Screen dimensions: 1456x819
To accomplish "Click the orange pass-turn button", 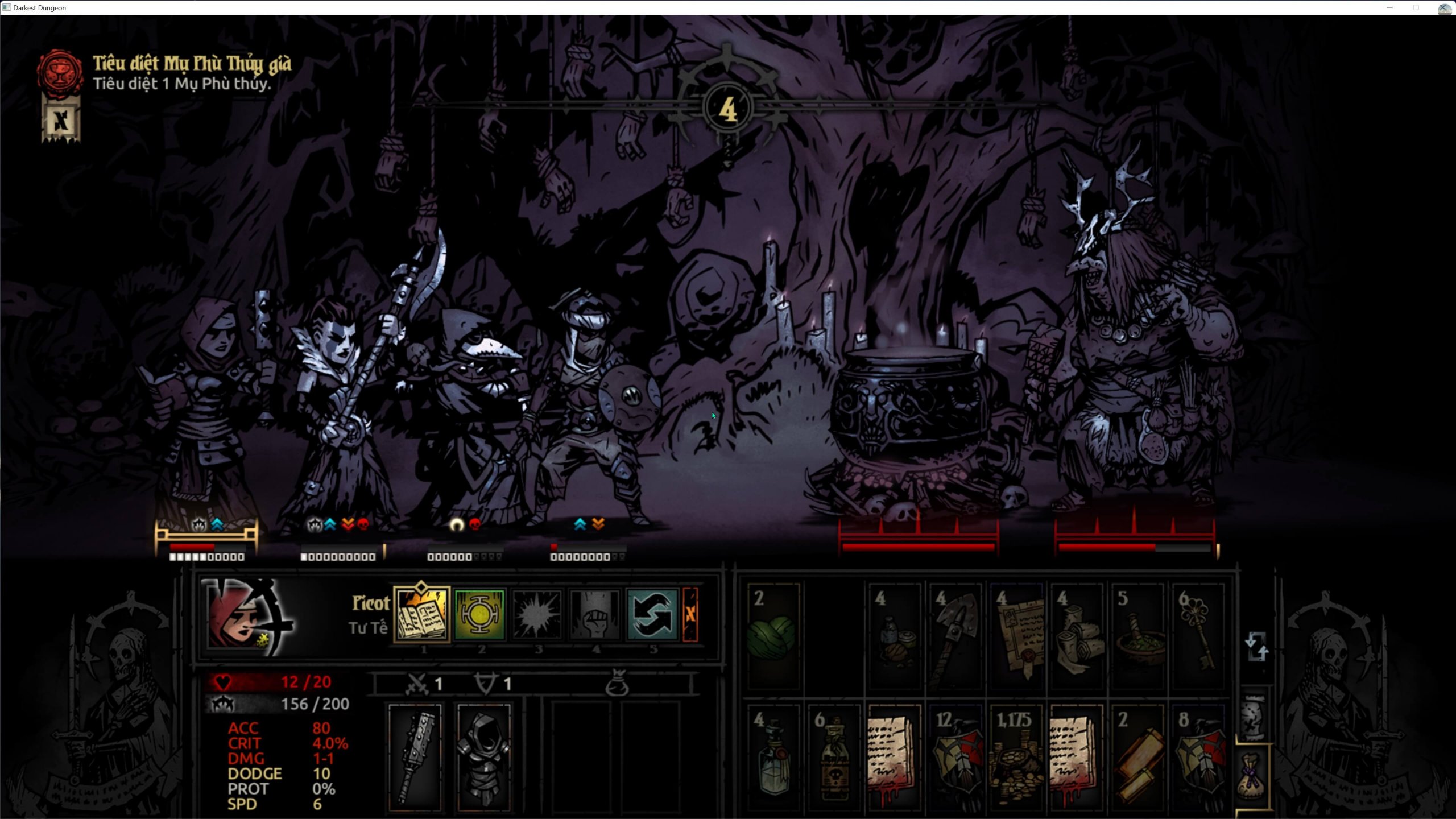I will 690,615.
